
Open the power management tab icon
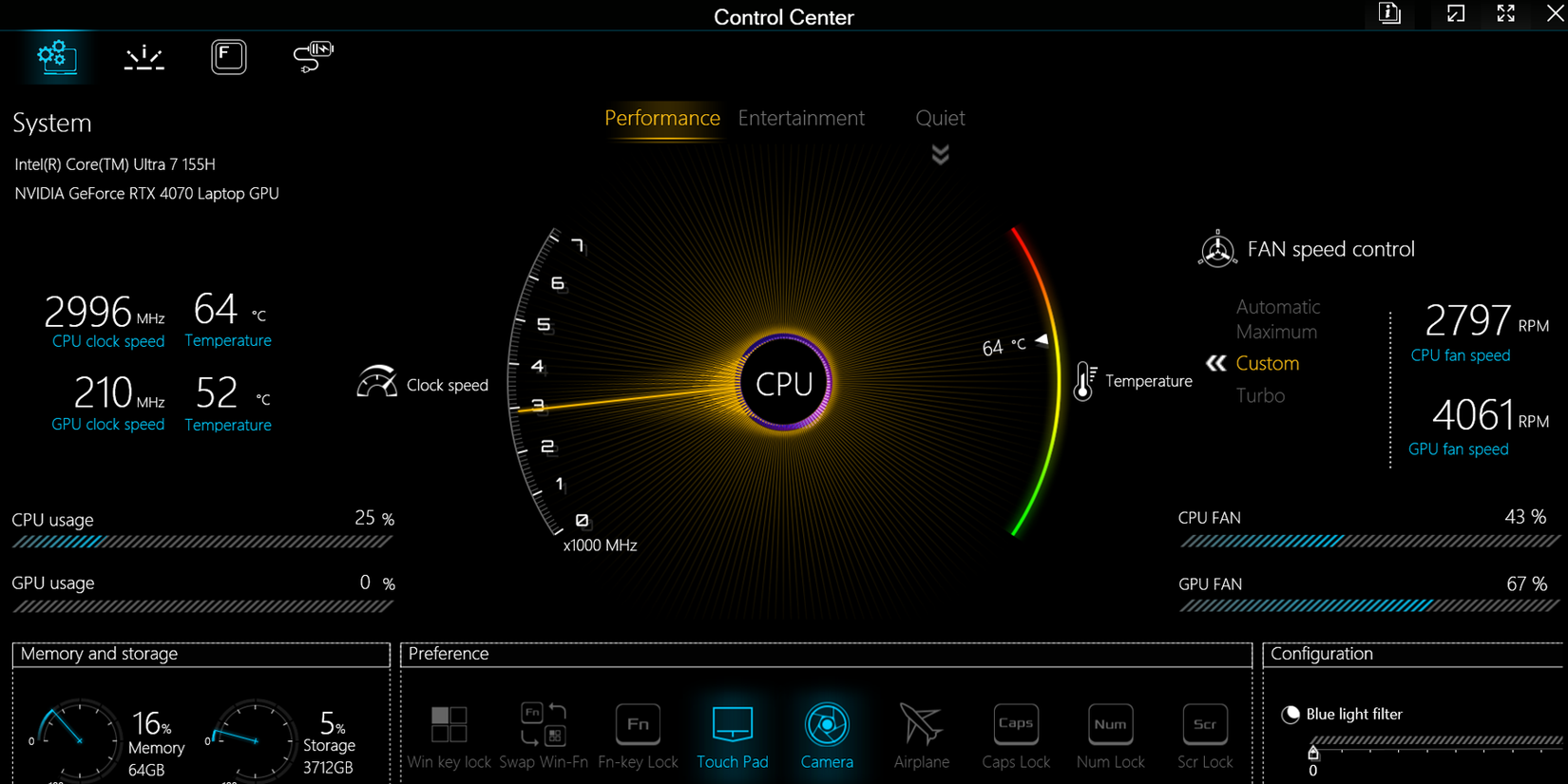pyautogui.click(x=313, y=56)
